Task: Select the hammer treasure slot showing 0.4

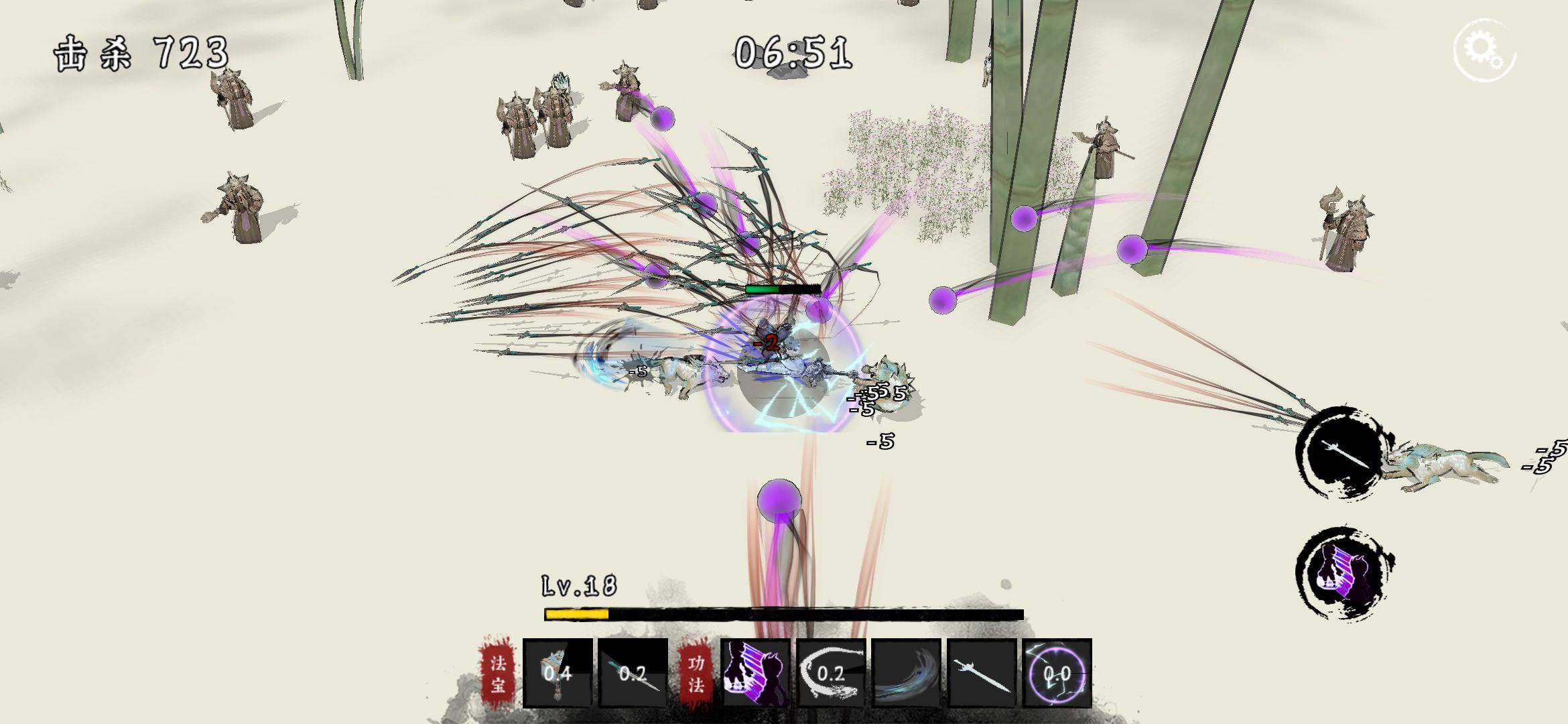Action: tap(558, 672)
